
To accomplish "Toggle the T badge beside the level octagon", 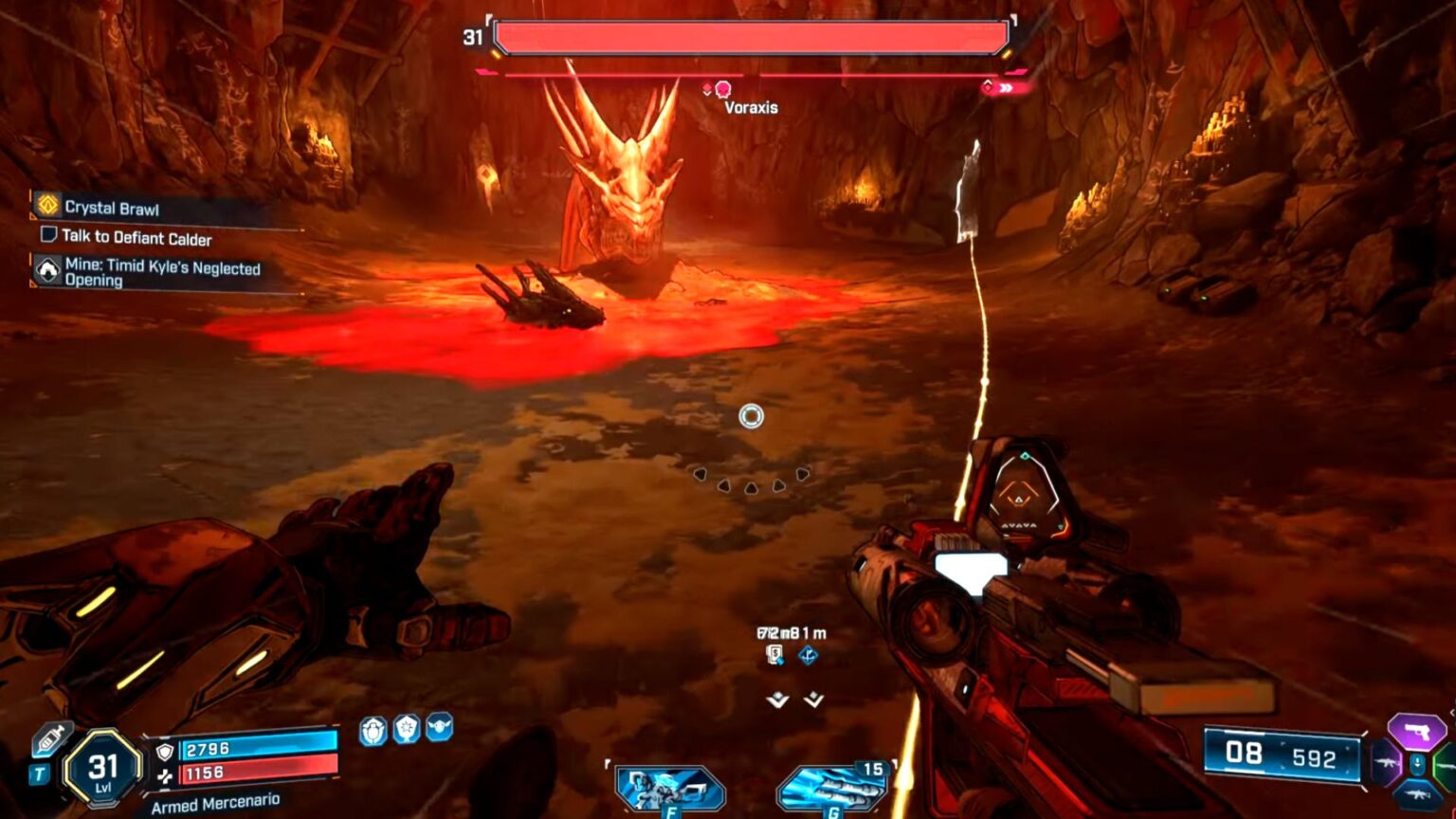I will tap(38, 774).
